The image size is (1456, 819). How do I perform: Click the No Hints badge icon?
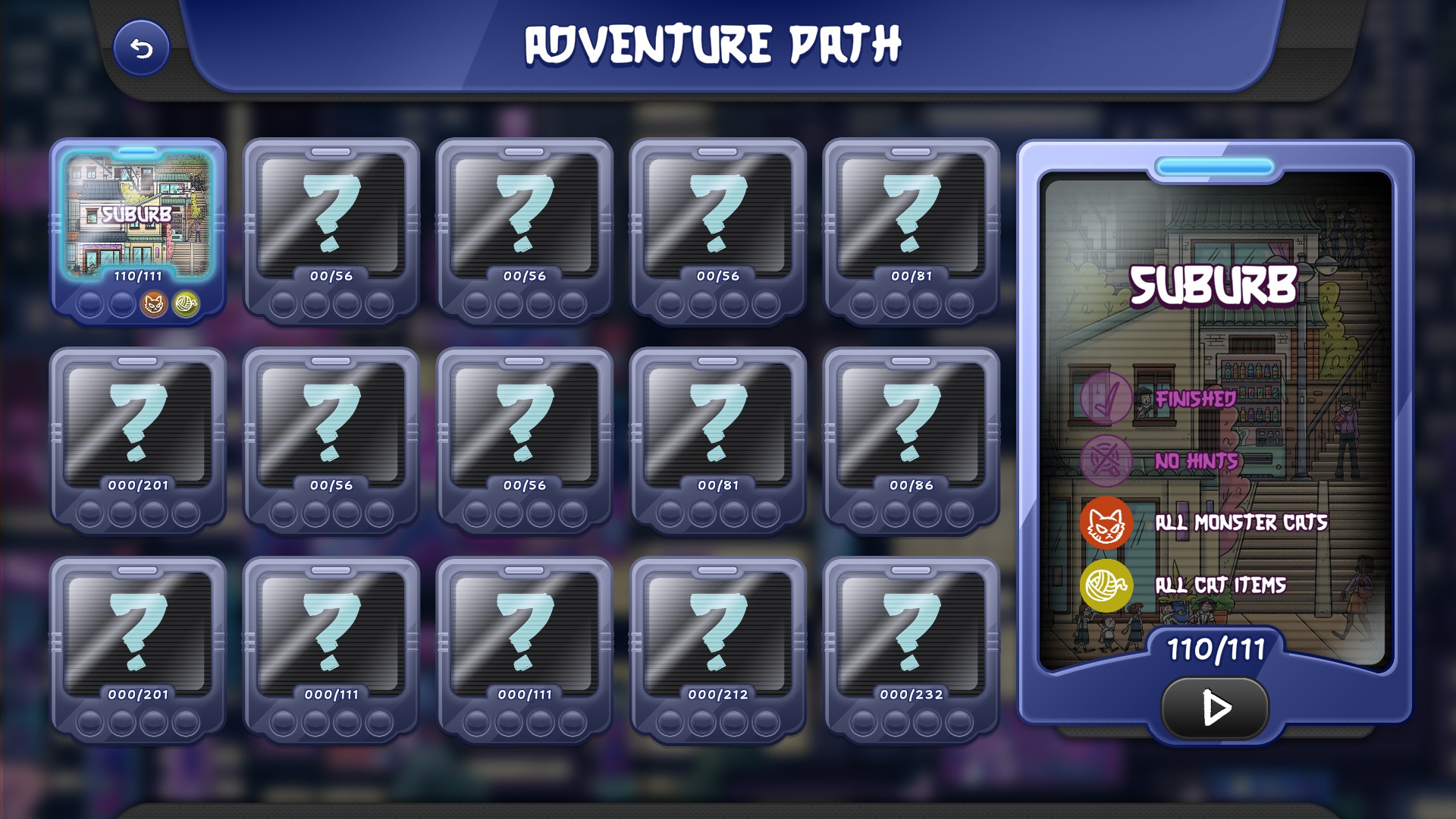tap(1106, 460)
